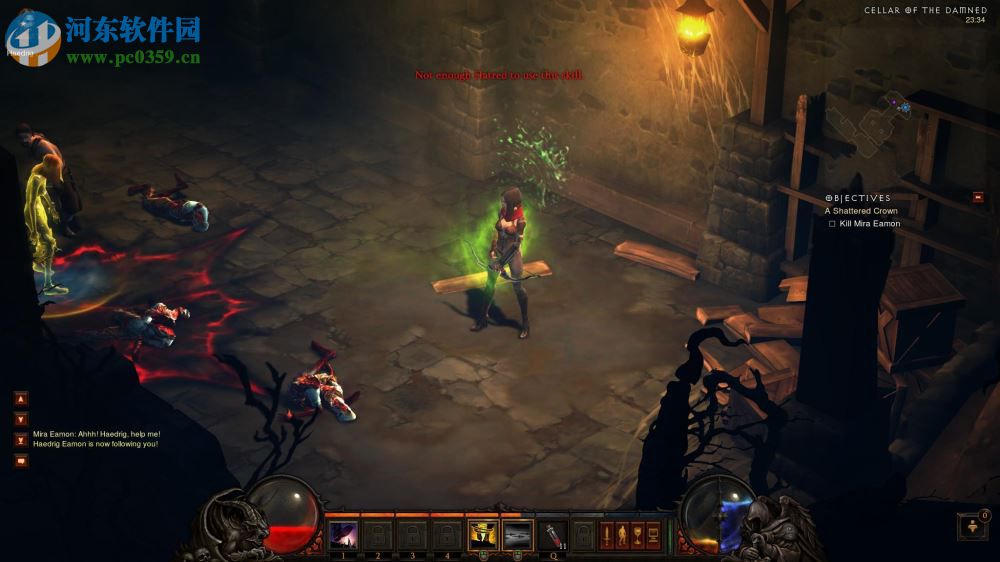Select the right-mouse skill beside the potion
The image size is (1000, 562).
pyautogui.click(x=517, y=535)
